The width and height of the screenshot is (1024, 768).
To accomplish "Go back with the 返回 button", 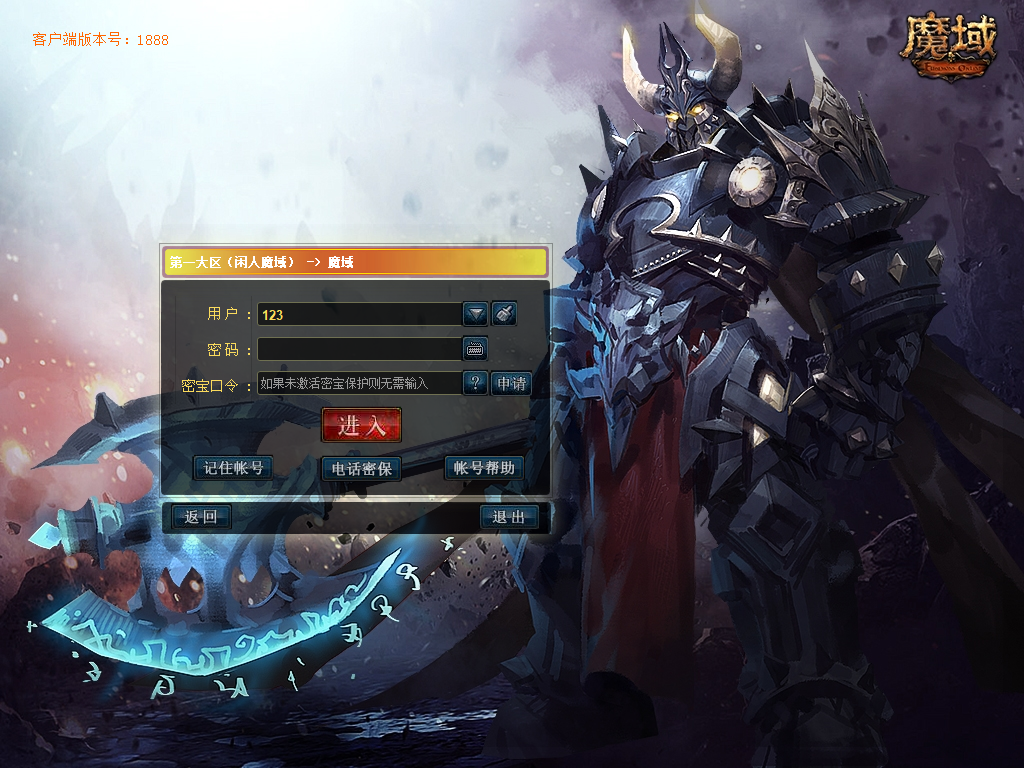I will (x=201, y=517).
